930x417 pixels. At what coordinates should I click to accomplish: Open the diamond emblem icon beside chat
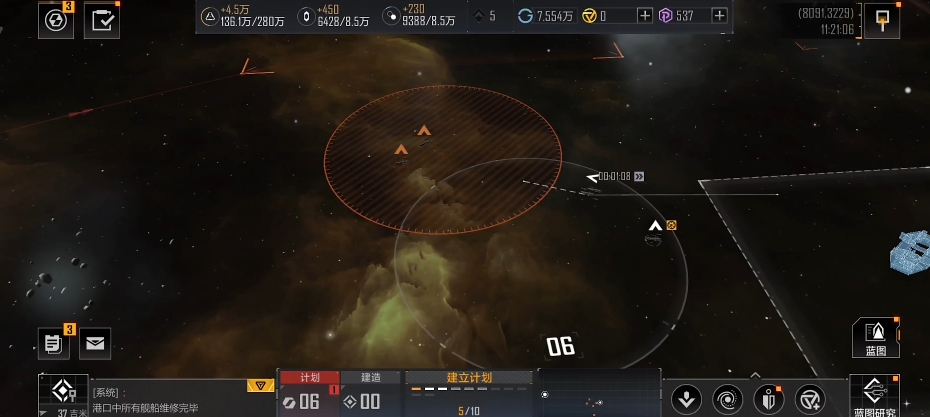(62, 393)
